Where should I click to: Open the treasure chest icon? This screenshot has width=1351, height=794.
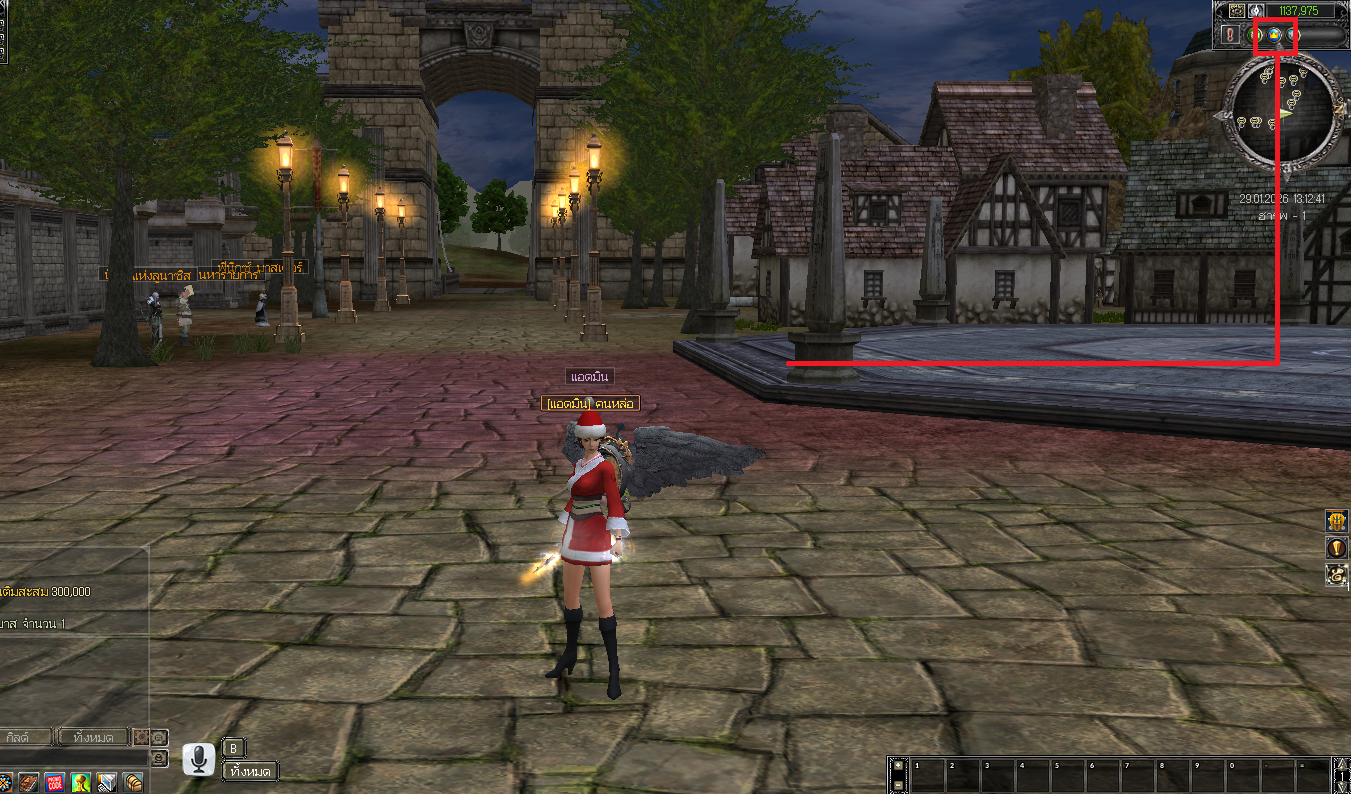[x=133, y=782]
